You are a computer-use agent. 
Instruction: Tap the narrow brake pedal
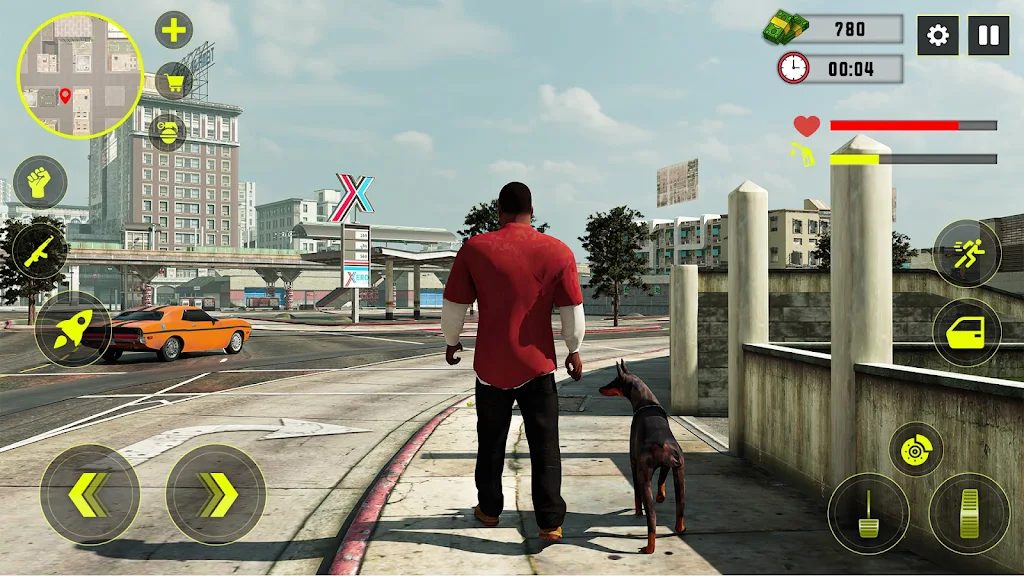(868, 513)
